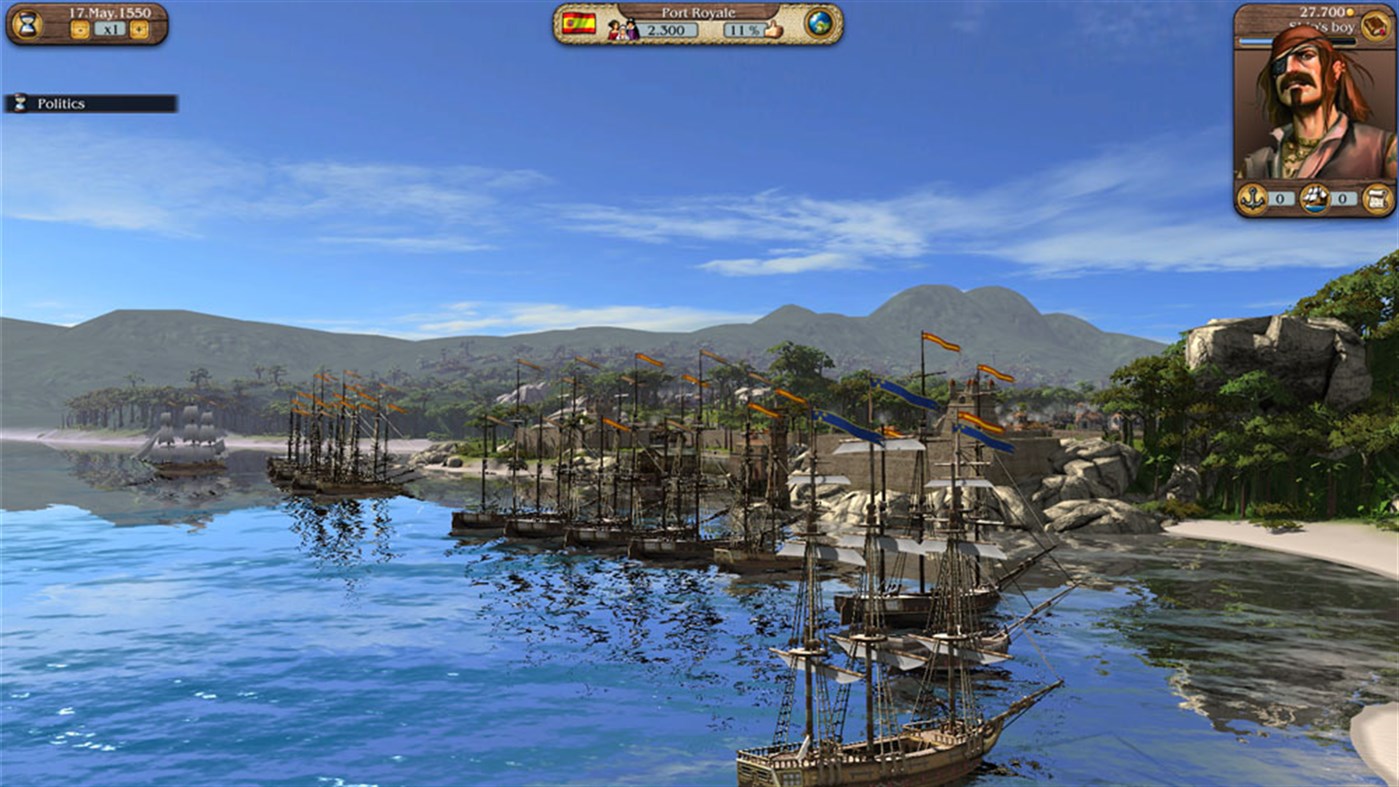Increase game speed with plus button

click(x=138, y=29)
